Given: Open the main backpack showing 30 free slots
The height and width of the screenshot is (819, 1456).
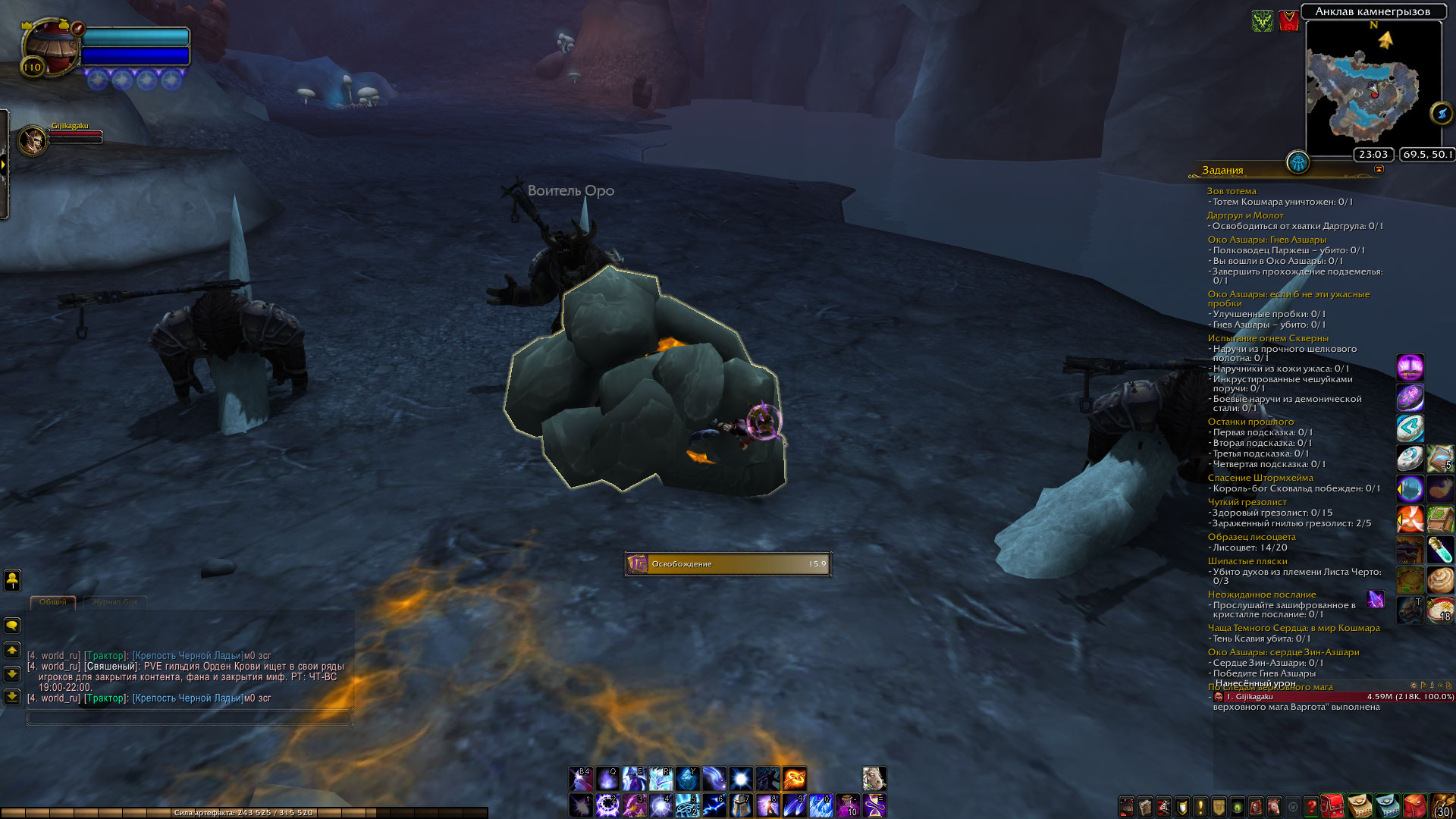Looking at the screenshot, I should (1442, 806).
